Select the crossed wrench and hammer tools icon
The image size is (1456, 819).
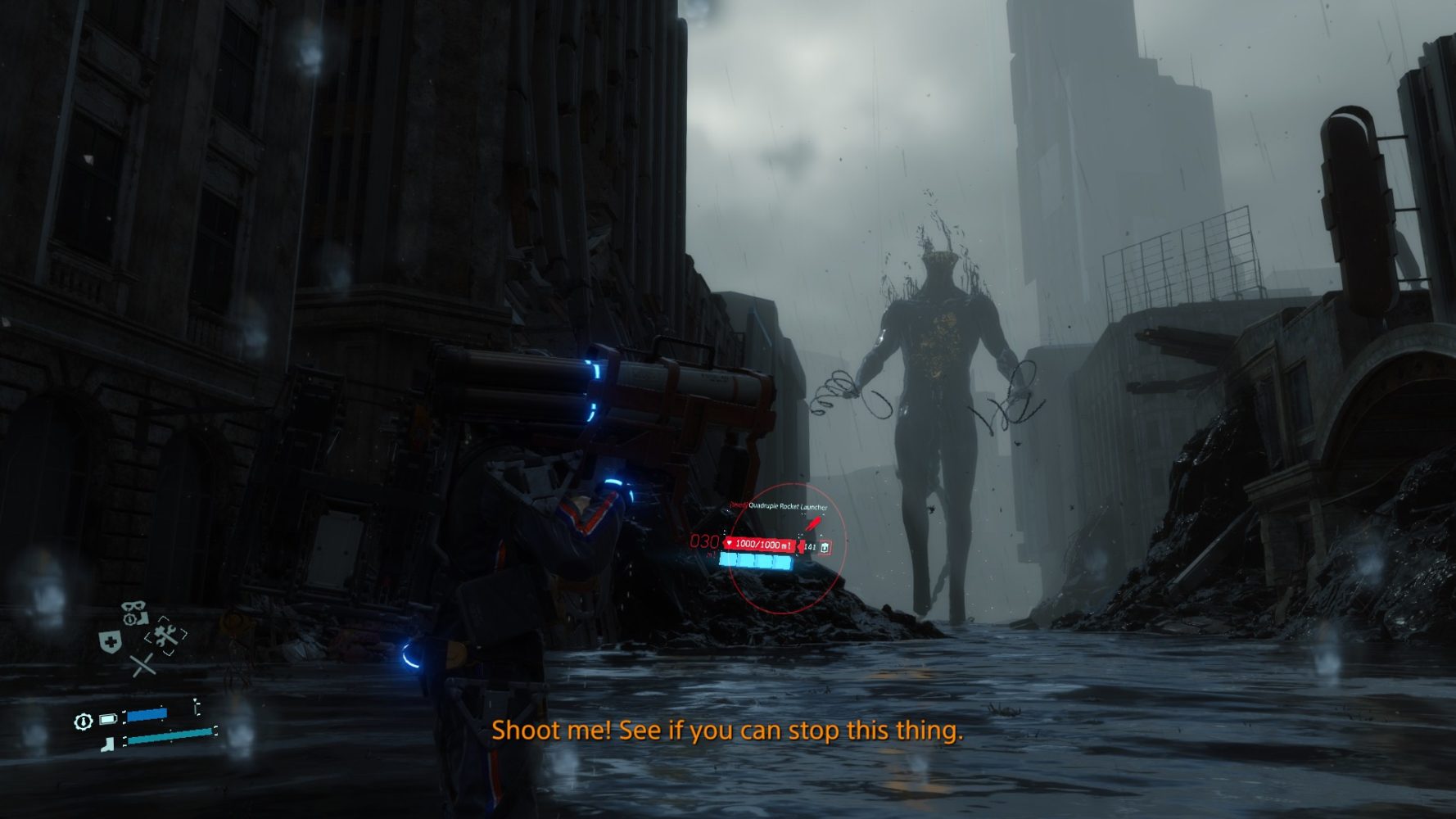(166, 635)
